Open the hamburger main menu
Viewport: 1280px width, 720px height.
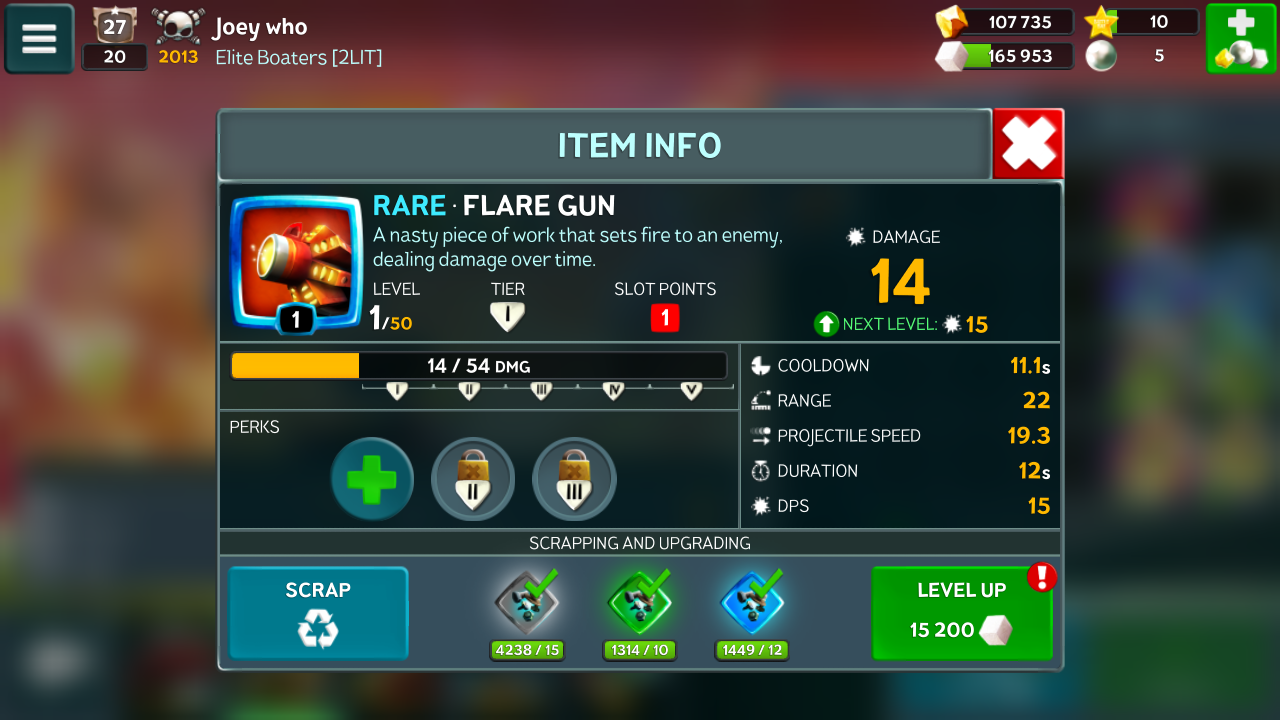click(39, 39)
